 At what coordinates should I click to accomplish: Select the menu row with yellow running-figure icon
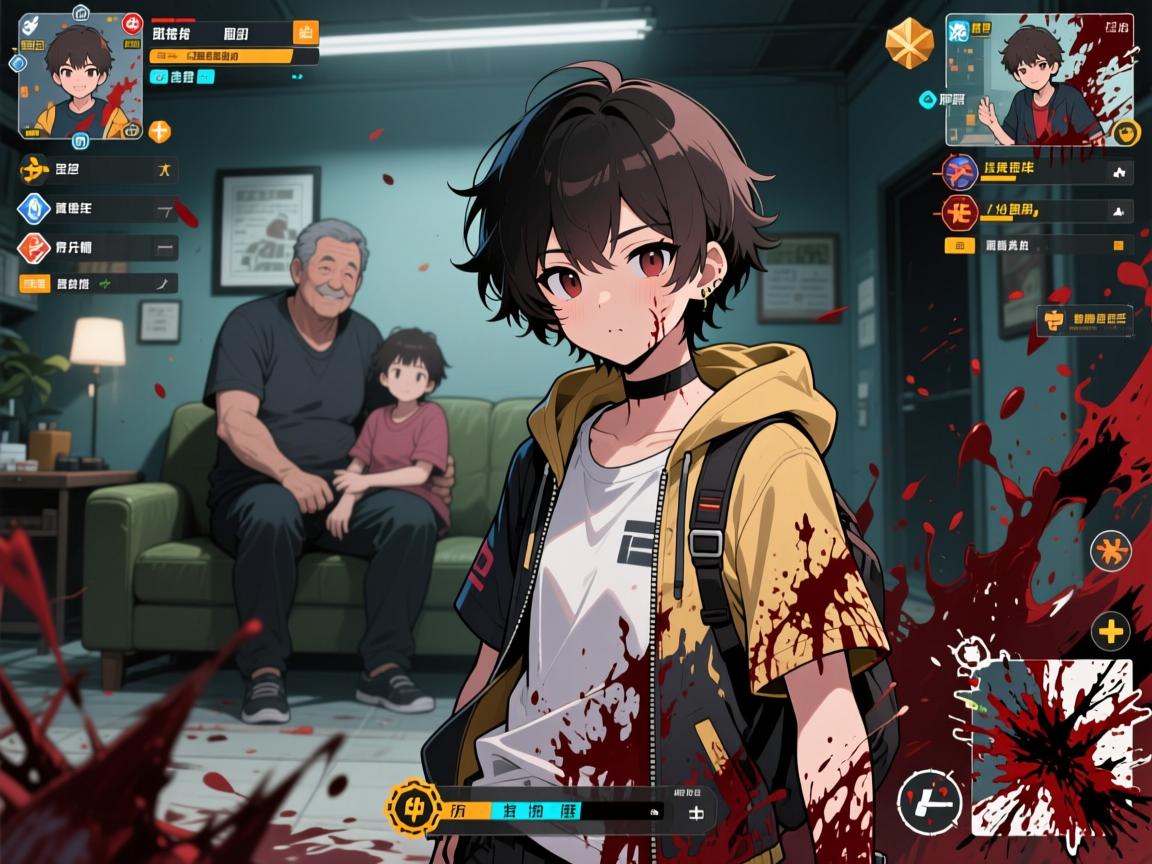[x=98, y=170]
